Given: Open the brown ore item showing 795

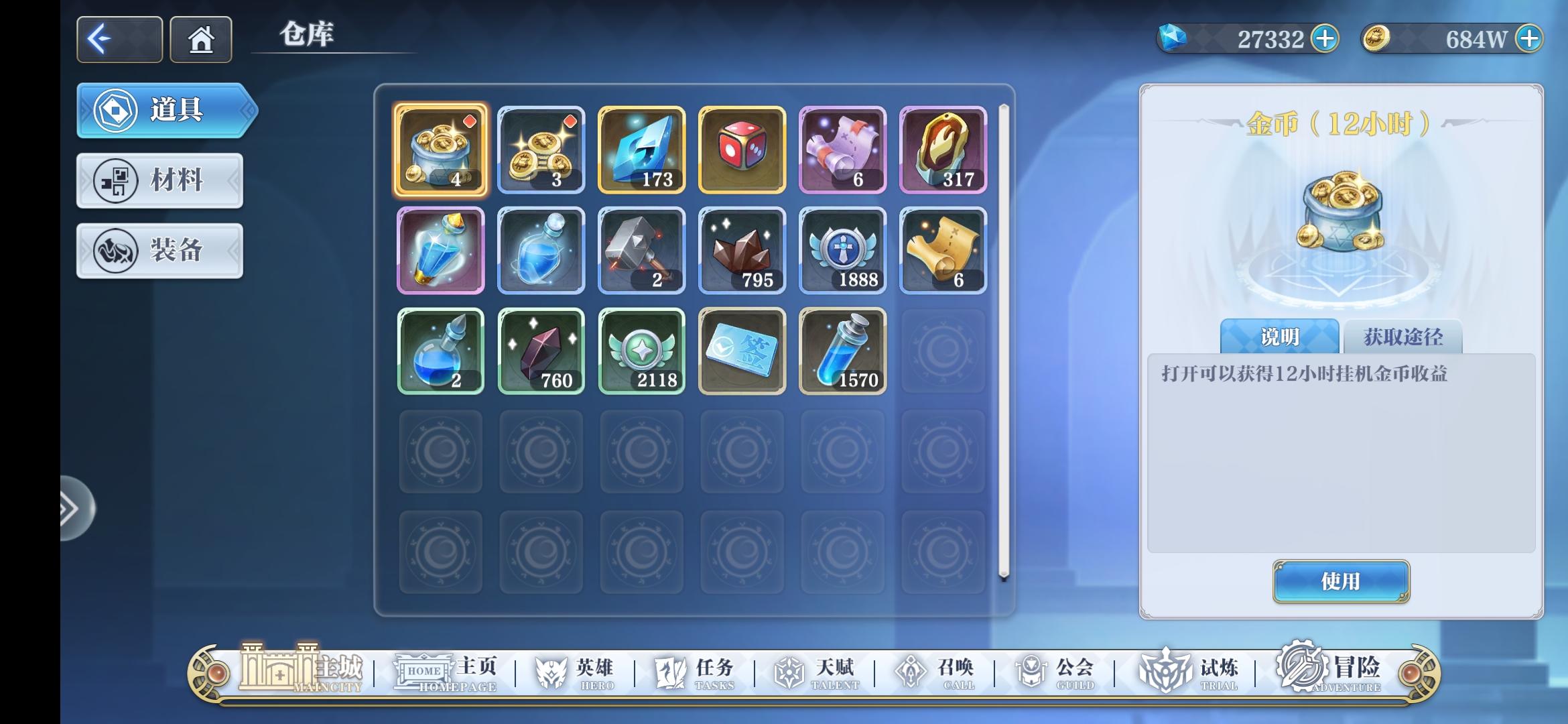Looking at the screenshot, I should pyautogui.click(x=742, y=250).
